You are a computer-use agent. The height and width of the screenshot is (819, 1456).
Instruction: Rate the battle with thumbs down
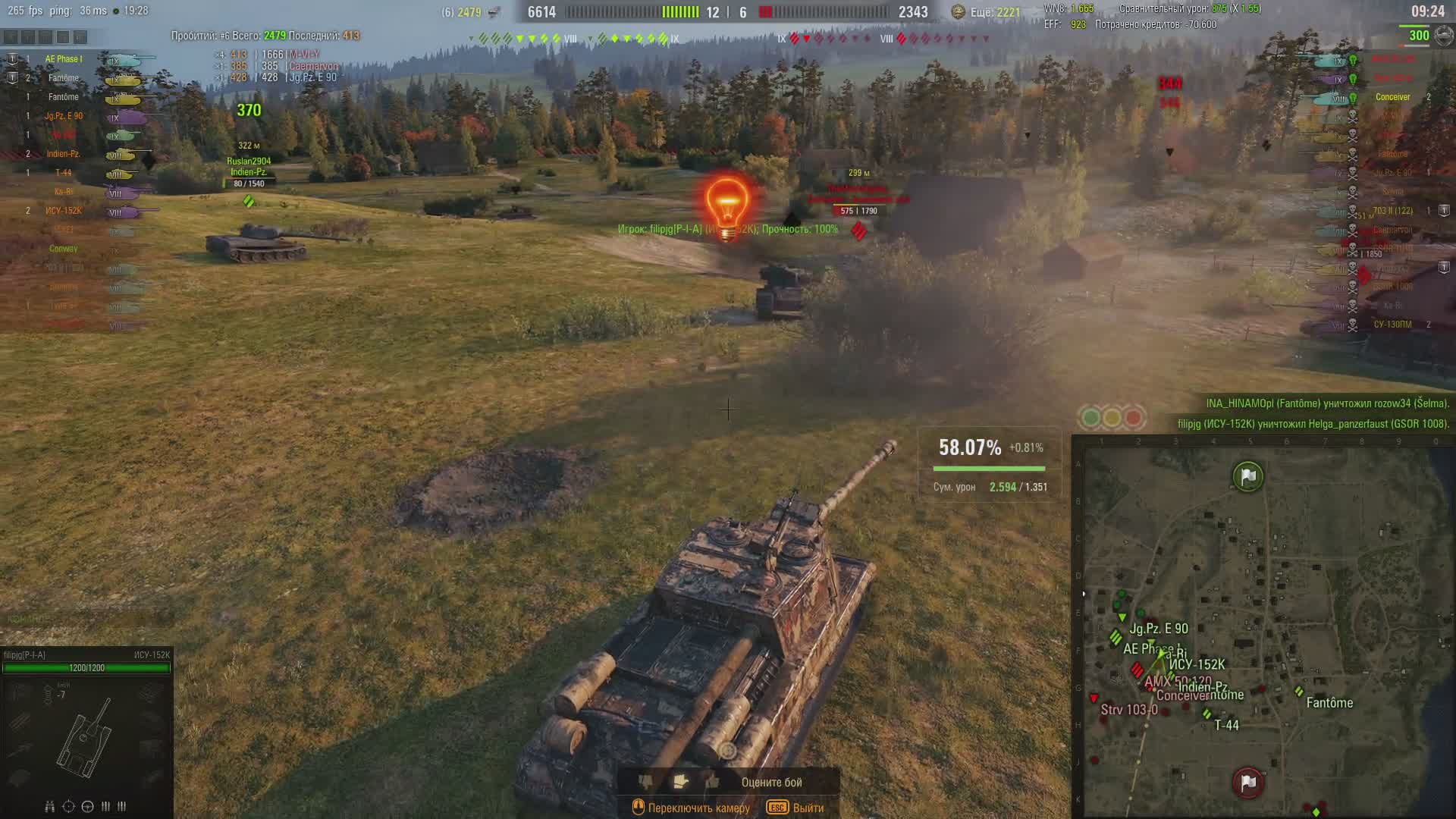click(x=645, y=781)
